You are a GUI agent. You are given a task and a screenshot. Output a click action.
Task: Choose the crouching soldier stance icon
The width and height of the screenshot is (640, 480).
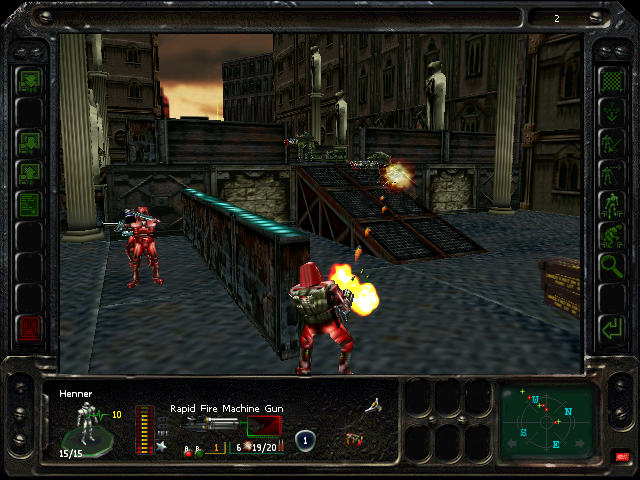610,235
